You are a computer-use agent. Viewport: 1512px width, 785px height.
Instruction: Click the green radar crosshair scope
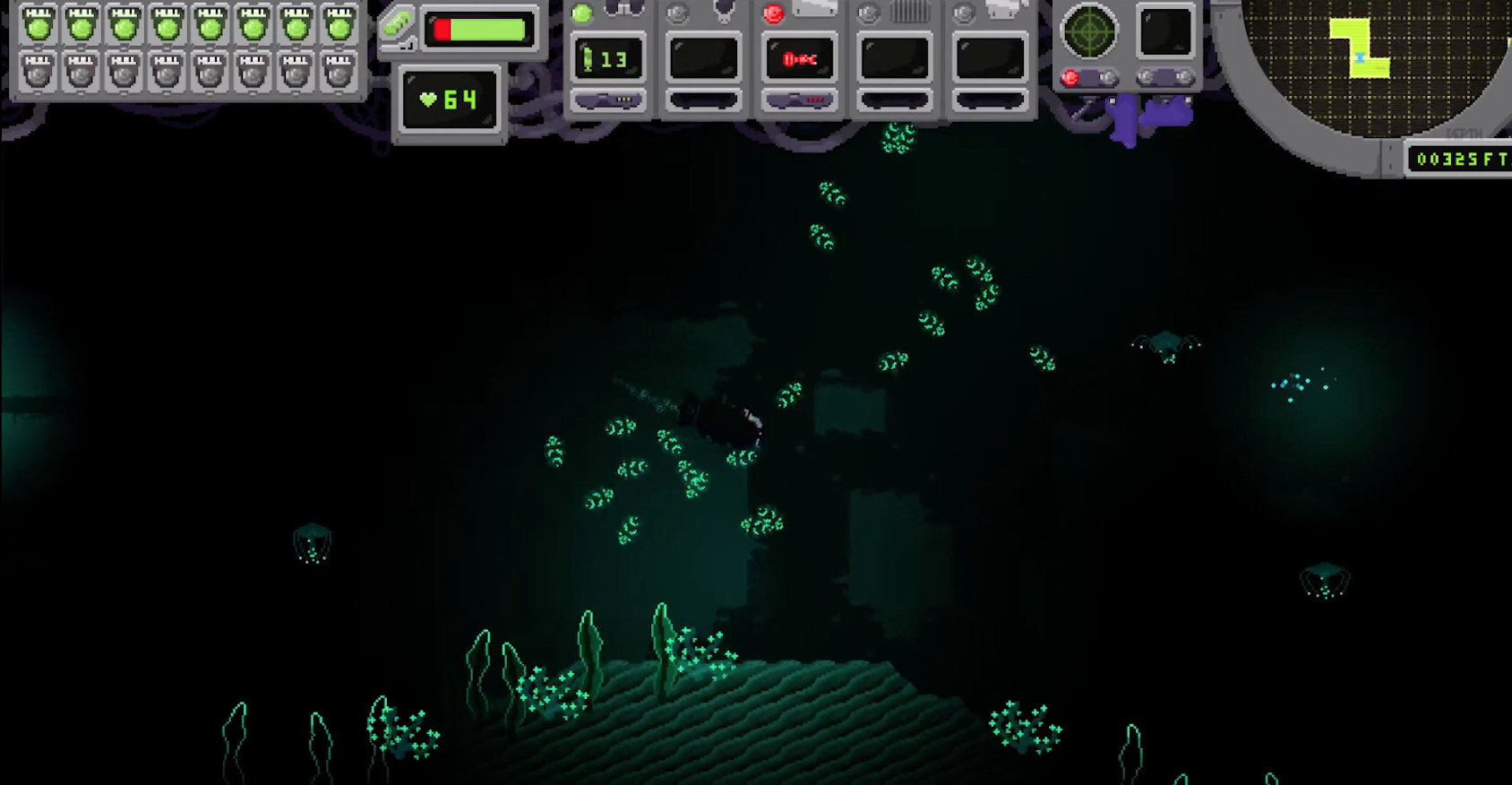pyautogui.click(x=1088, y=31)
